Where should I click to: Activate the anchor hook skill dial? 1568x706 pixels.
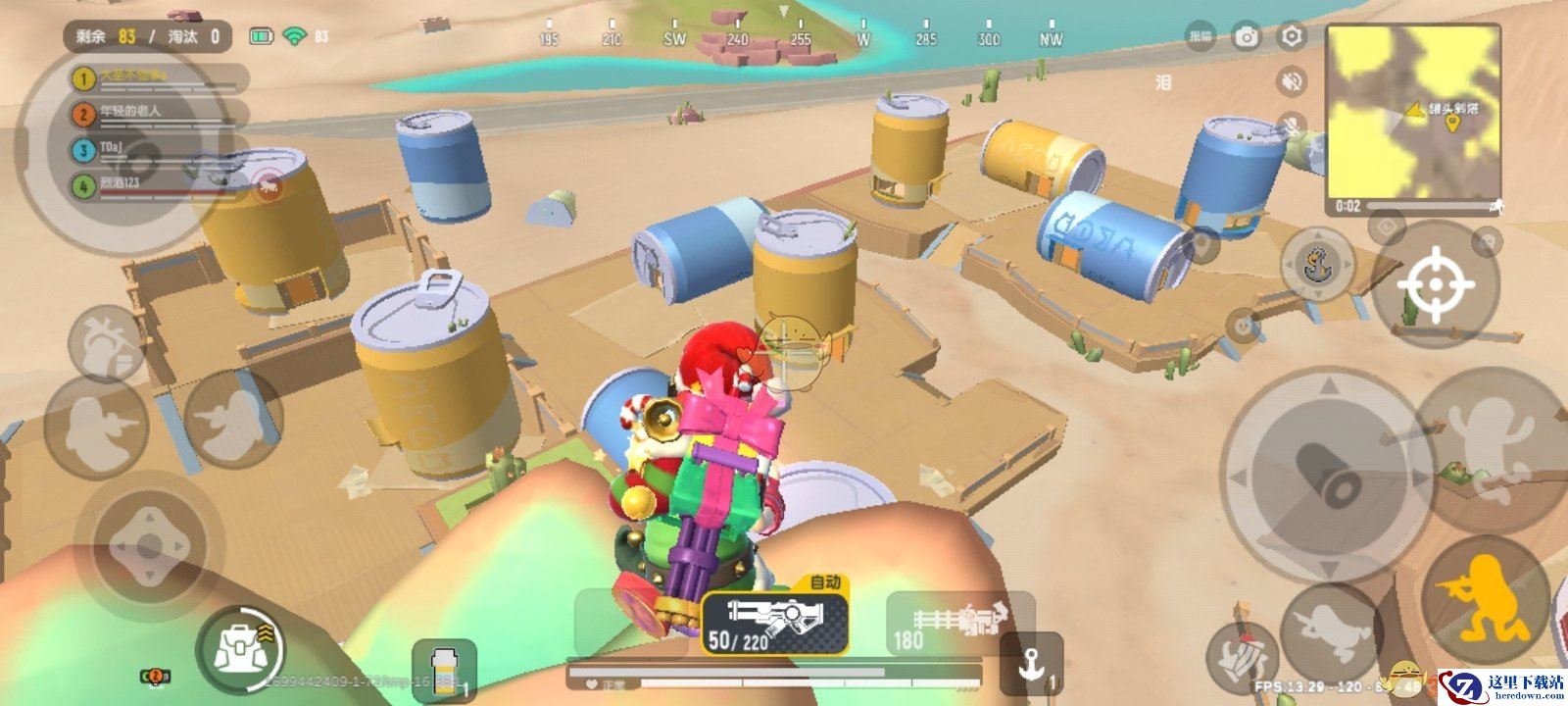(x=1320, y=263)
